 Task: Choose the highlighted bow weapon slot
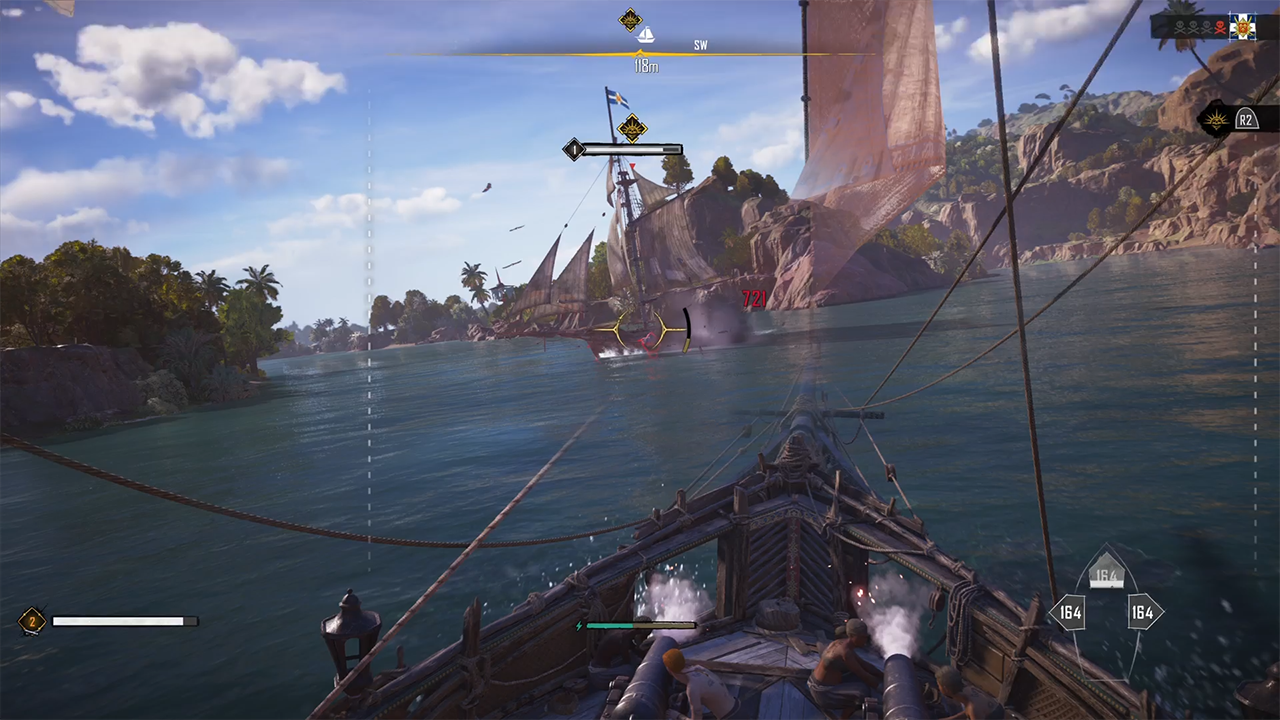[x=1105, y=575]
